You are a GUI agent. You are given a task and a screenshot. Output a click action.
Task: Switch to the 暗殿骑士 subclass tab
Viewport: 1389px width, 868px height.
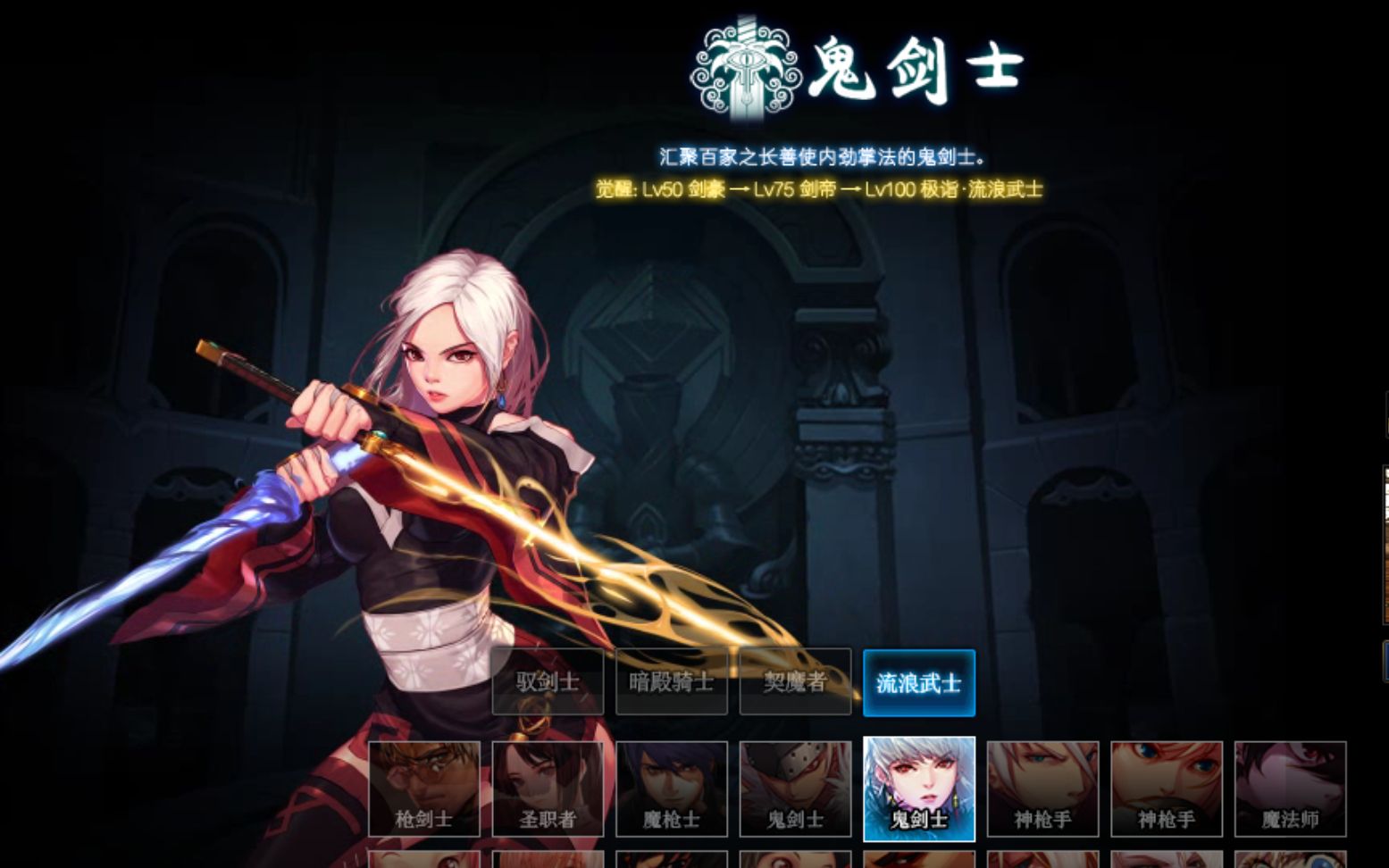(671, 681)
